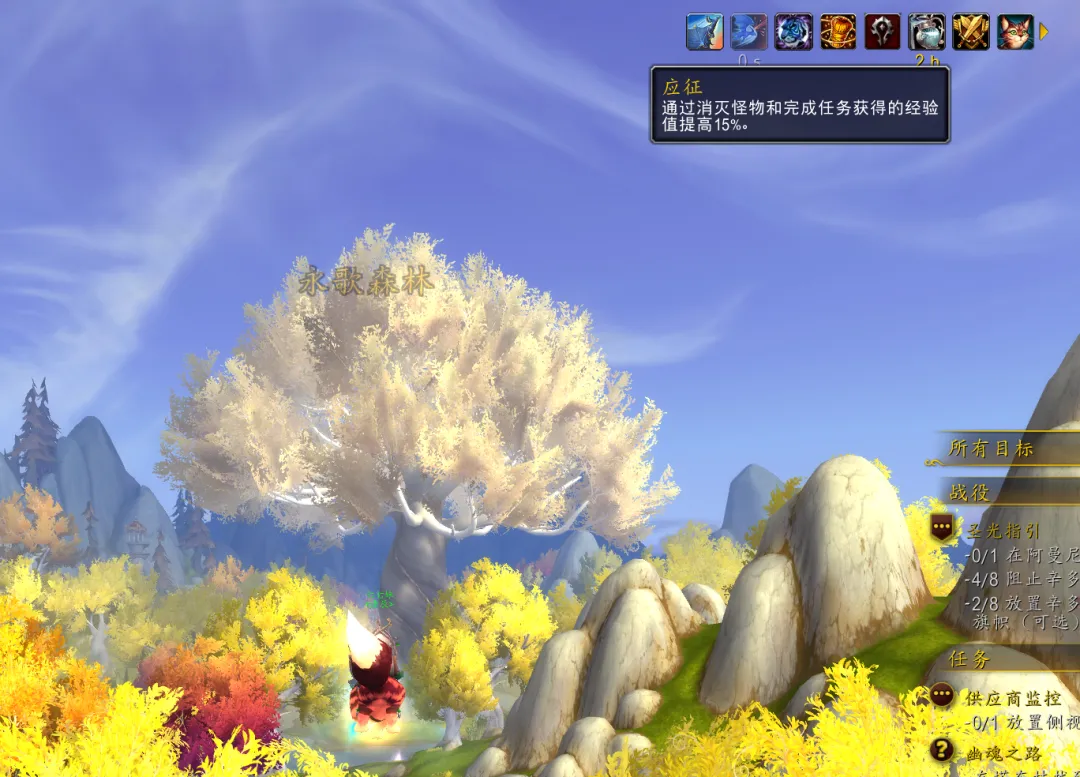Click the blue bird buff with timer
The width and height of the screenshot is (1080, 777).
[749, 32]
